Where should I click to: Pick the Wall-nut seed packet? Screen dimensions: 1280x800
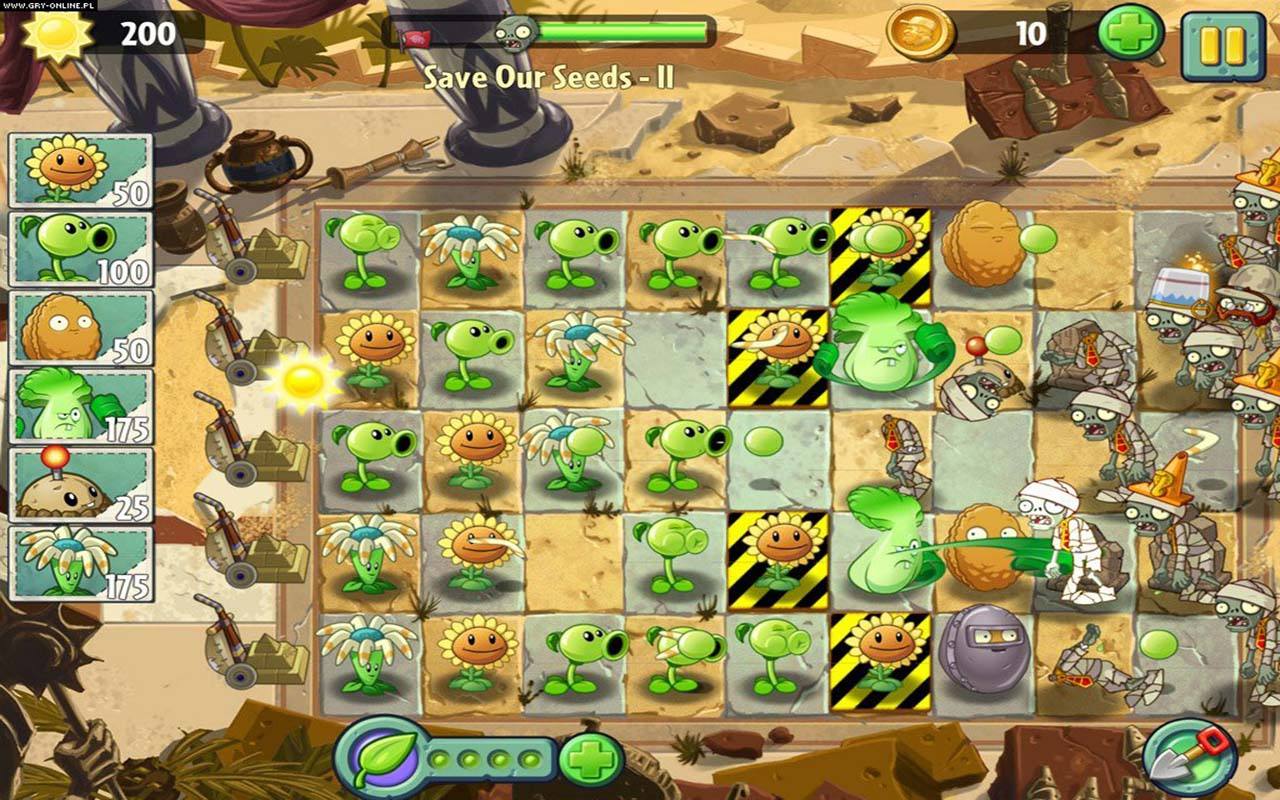click(81, 327)
